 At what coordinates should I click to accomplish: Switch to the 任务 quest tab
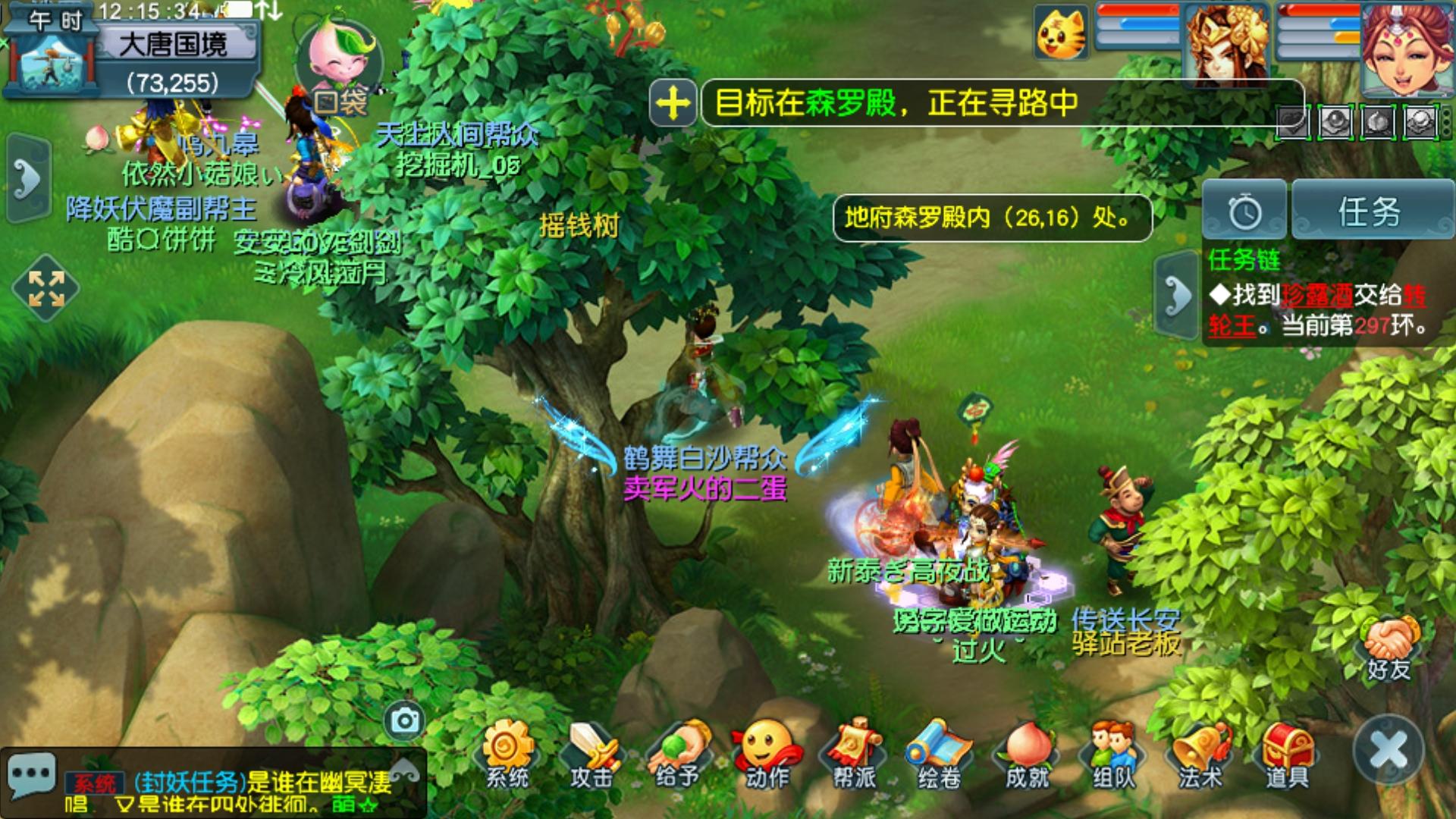point(1371,211)
